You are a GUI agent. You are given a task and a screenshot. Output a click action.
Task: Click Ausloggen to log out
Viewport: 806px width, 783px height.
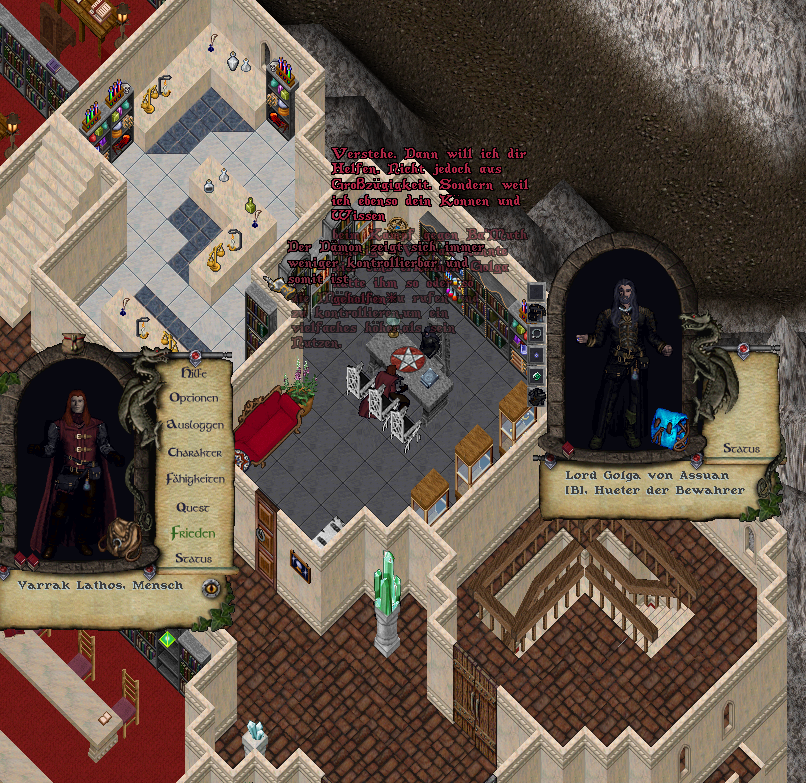(x=194, y=425)
